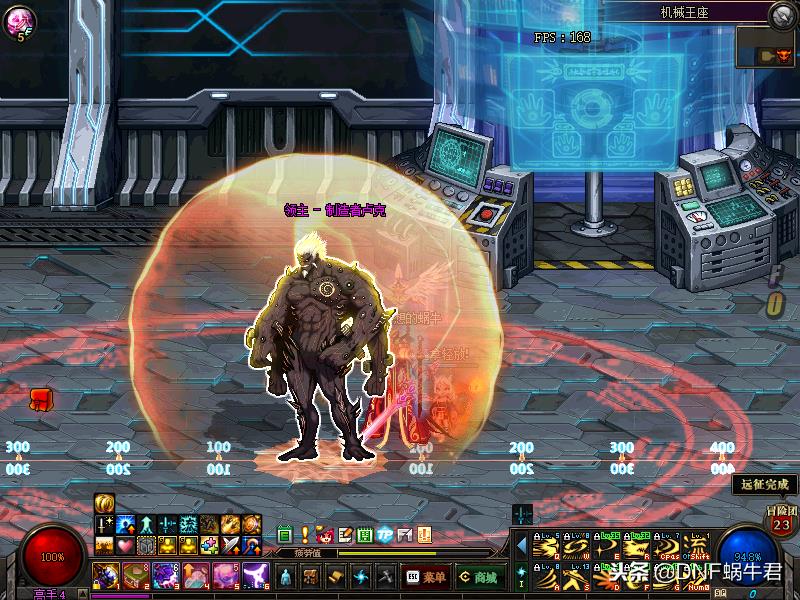The image size is (800, 600).
Task: Click the skill bar left arrow
Action: coord(520,546)
